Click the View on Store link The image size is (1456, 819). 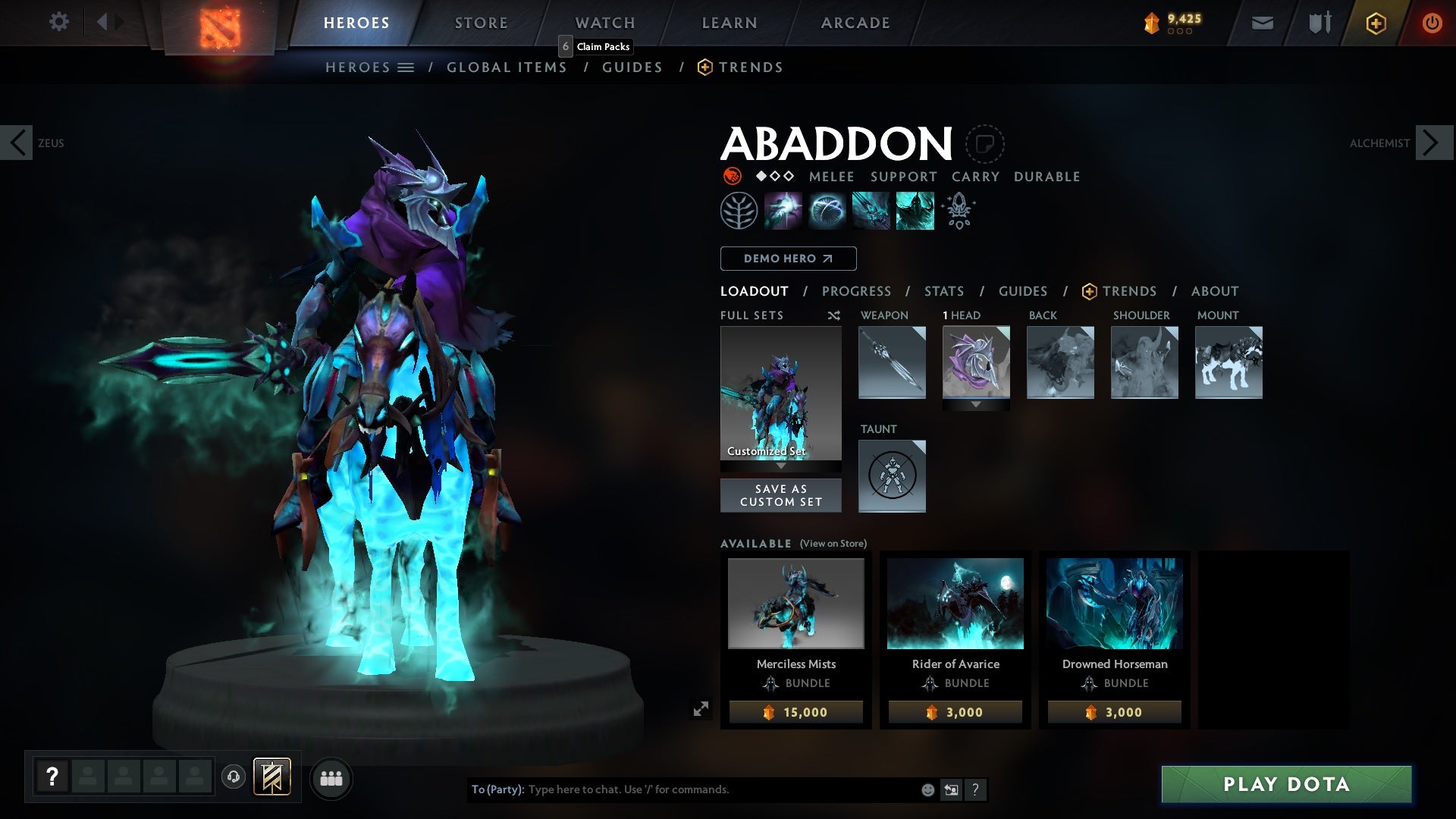(x=833, y=544)
